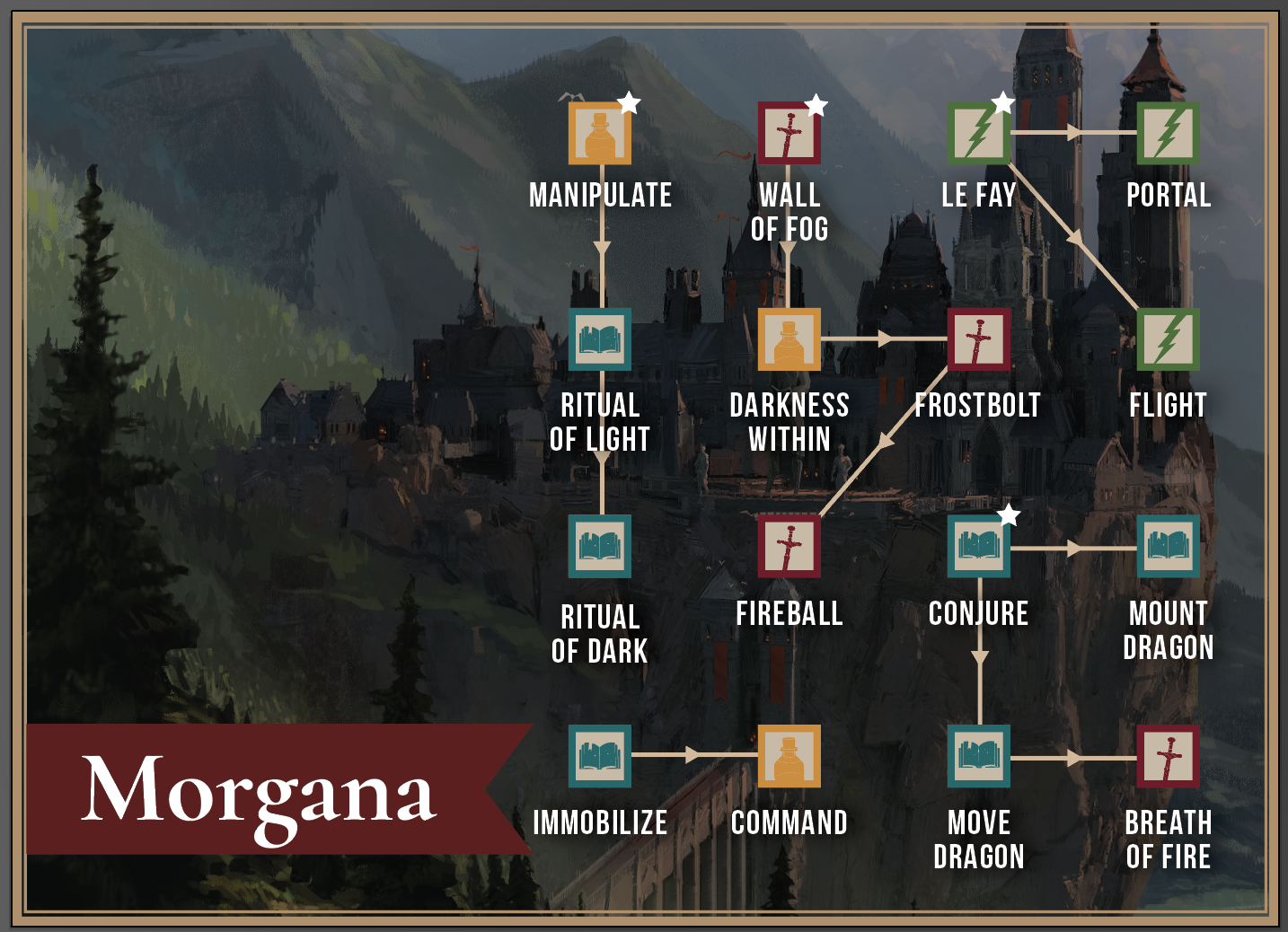
Task: Click the Wall of Fog sword icon
Action: coord(789,132)
